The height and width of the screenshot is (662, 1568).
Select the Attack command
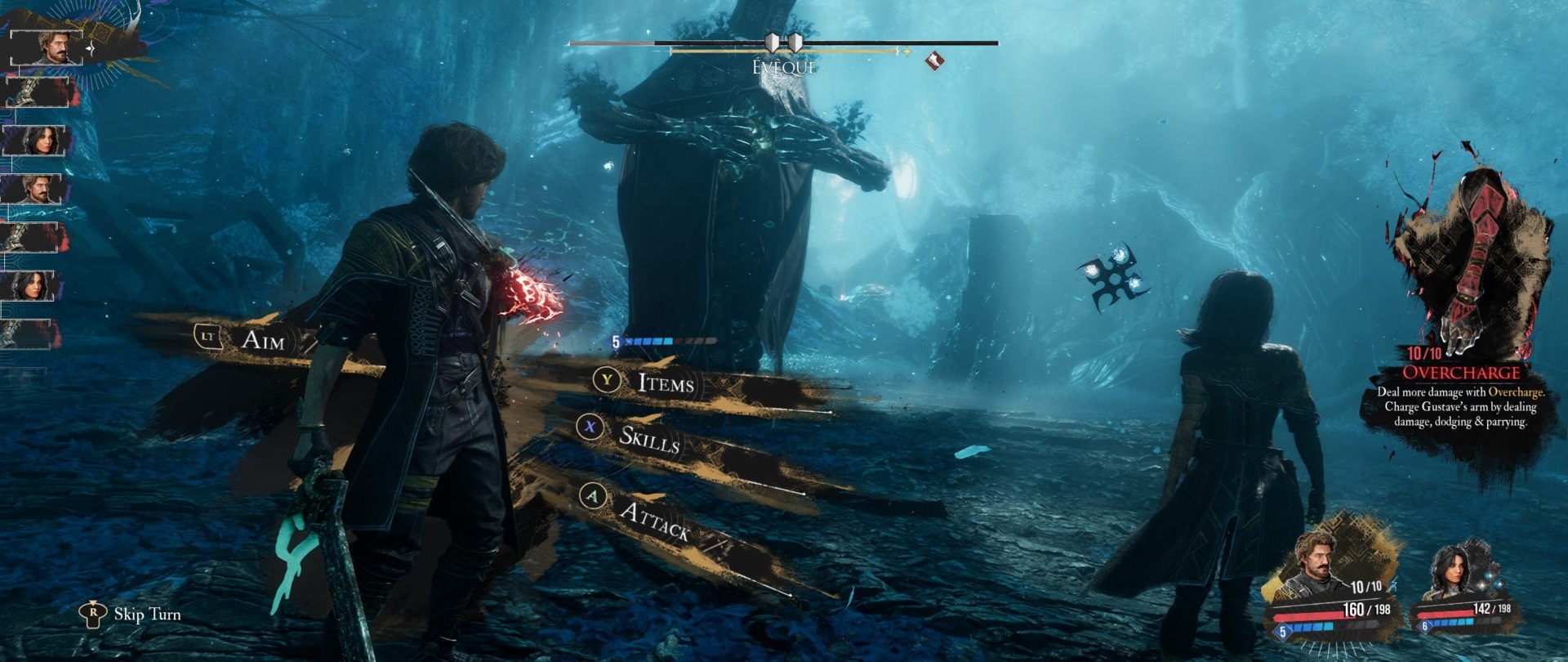coord(653,520)
